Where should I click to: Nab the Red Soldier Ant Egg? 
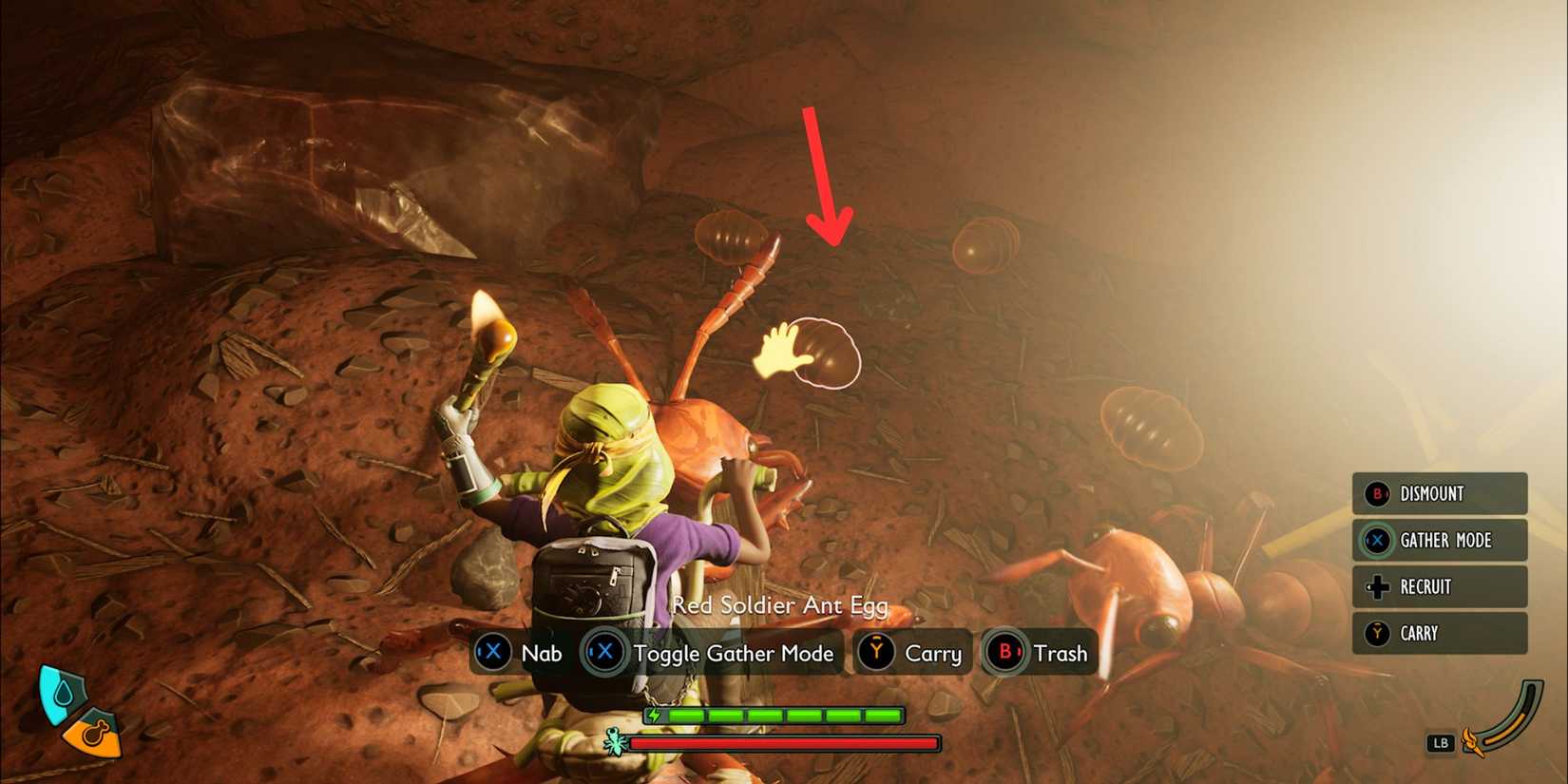point(540,654)
